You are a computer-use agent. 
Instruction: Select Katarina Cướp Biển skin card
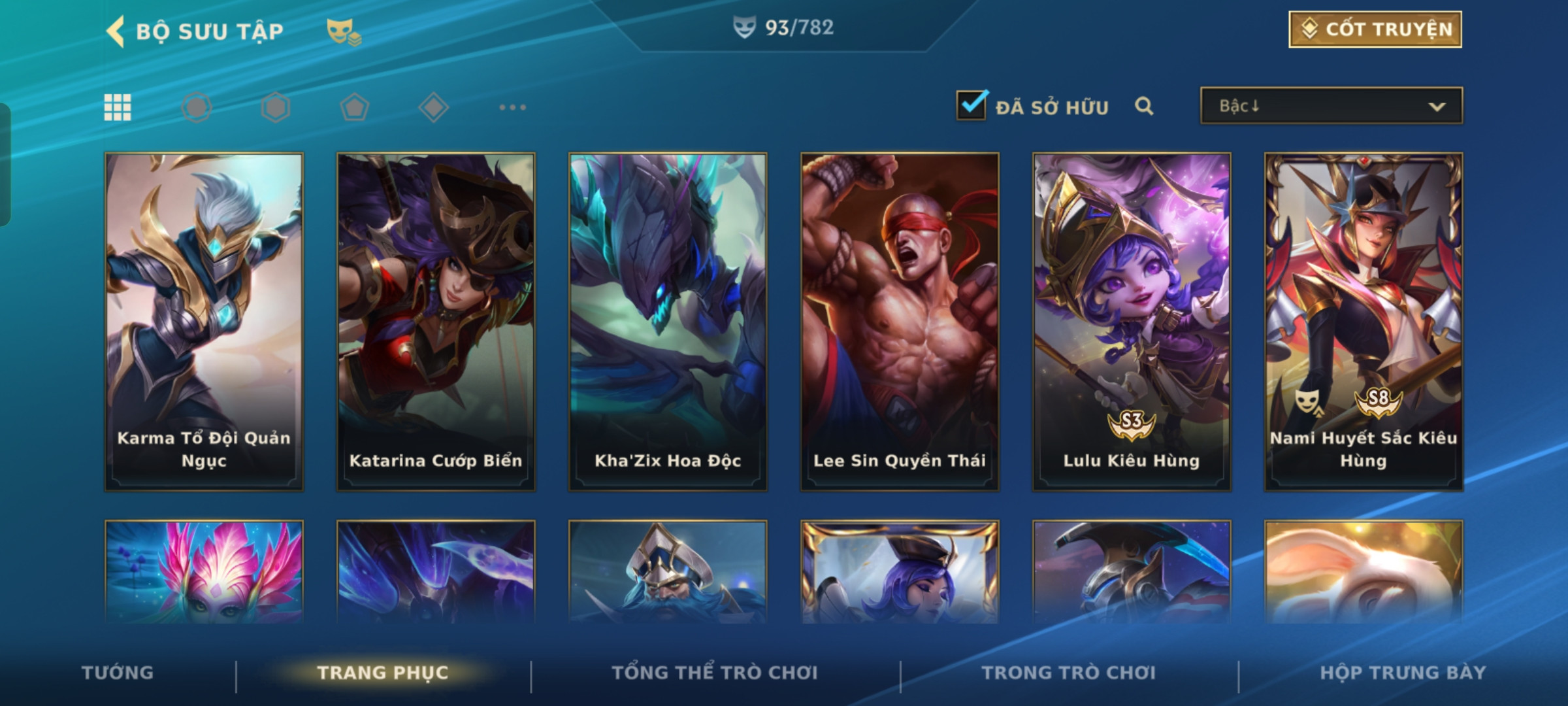436,322
